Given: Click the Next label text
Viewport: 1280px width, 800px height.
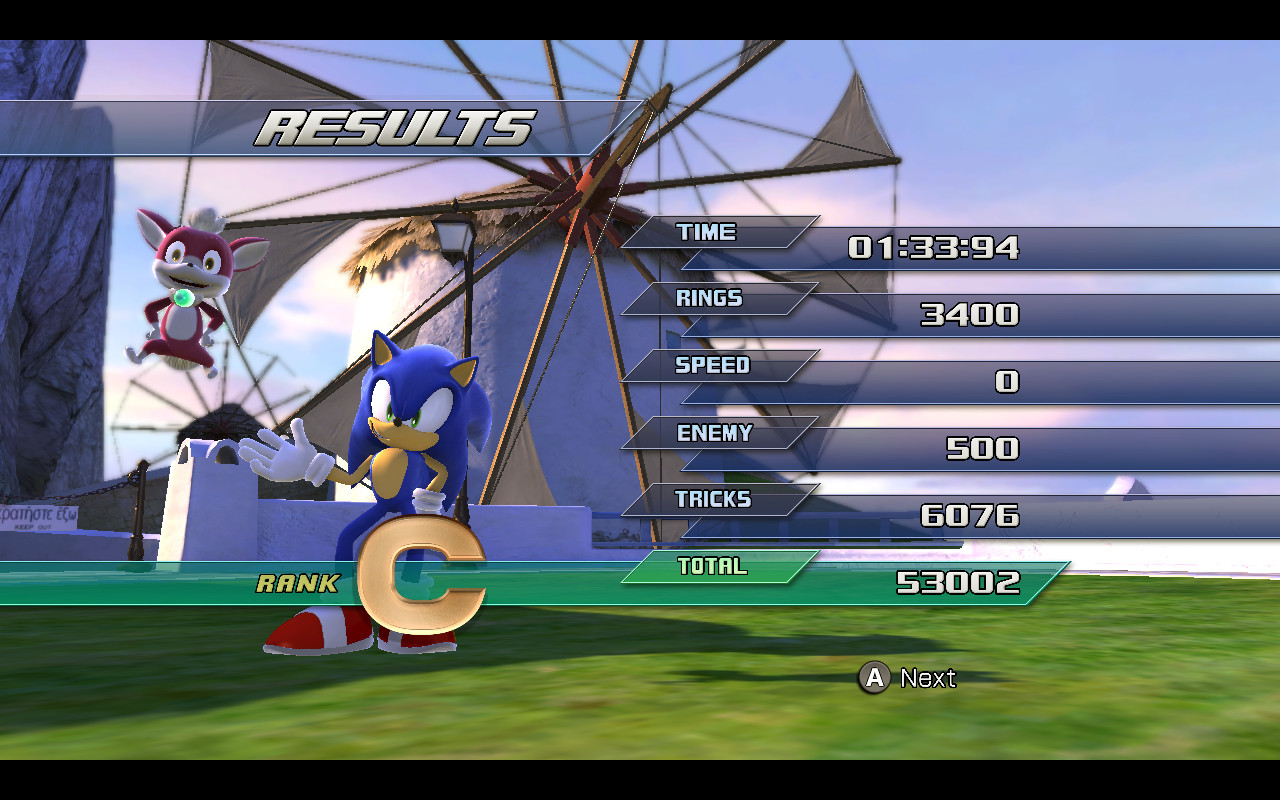Looking at the screenshot, I should (x=927, y=678).
